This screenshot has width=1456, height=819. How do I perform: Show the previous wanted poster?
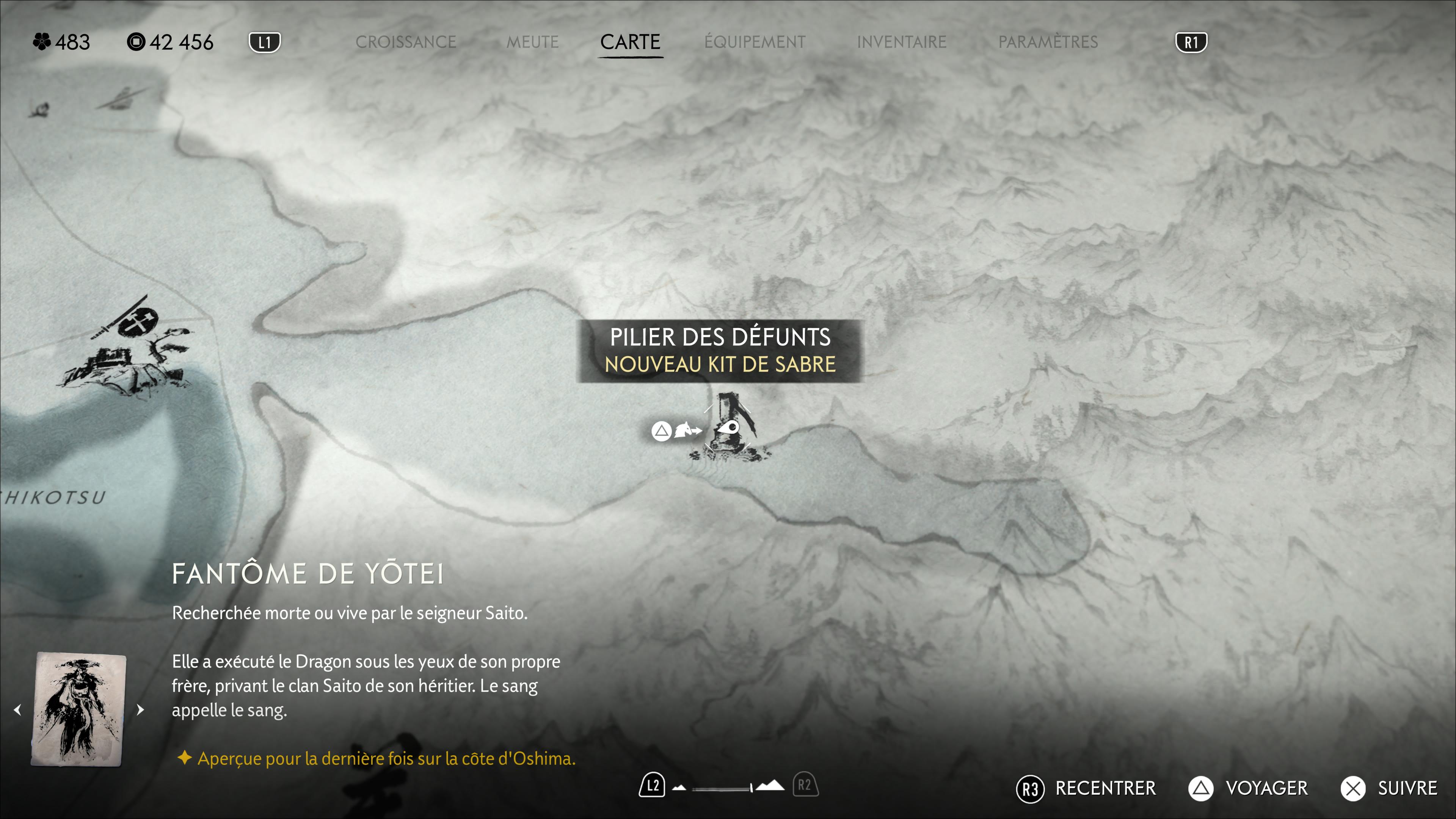click(x=17, y=709)
